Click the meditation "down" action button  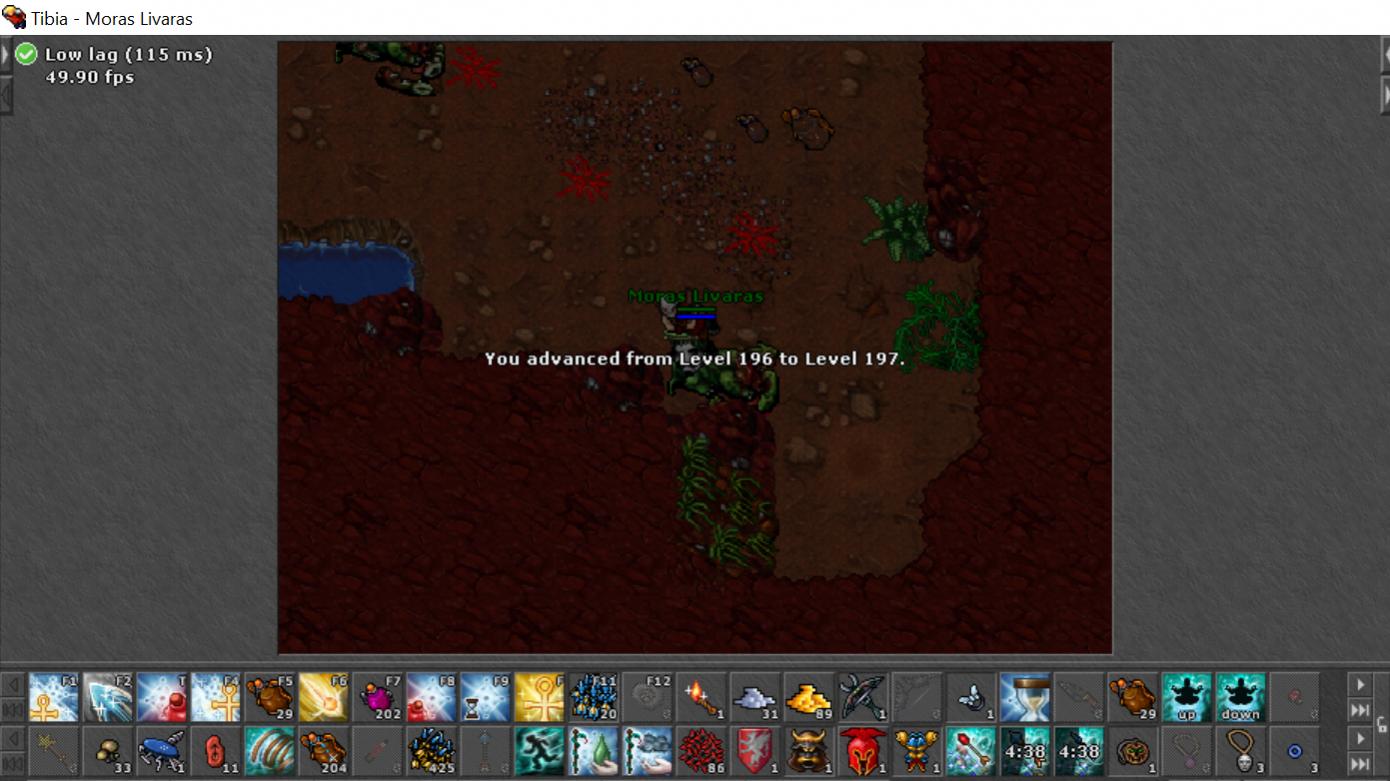1241,697
